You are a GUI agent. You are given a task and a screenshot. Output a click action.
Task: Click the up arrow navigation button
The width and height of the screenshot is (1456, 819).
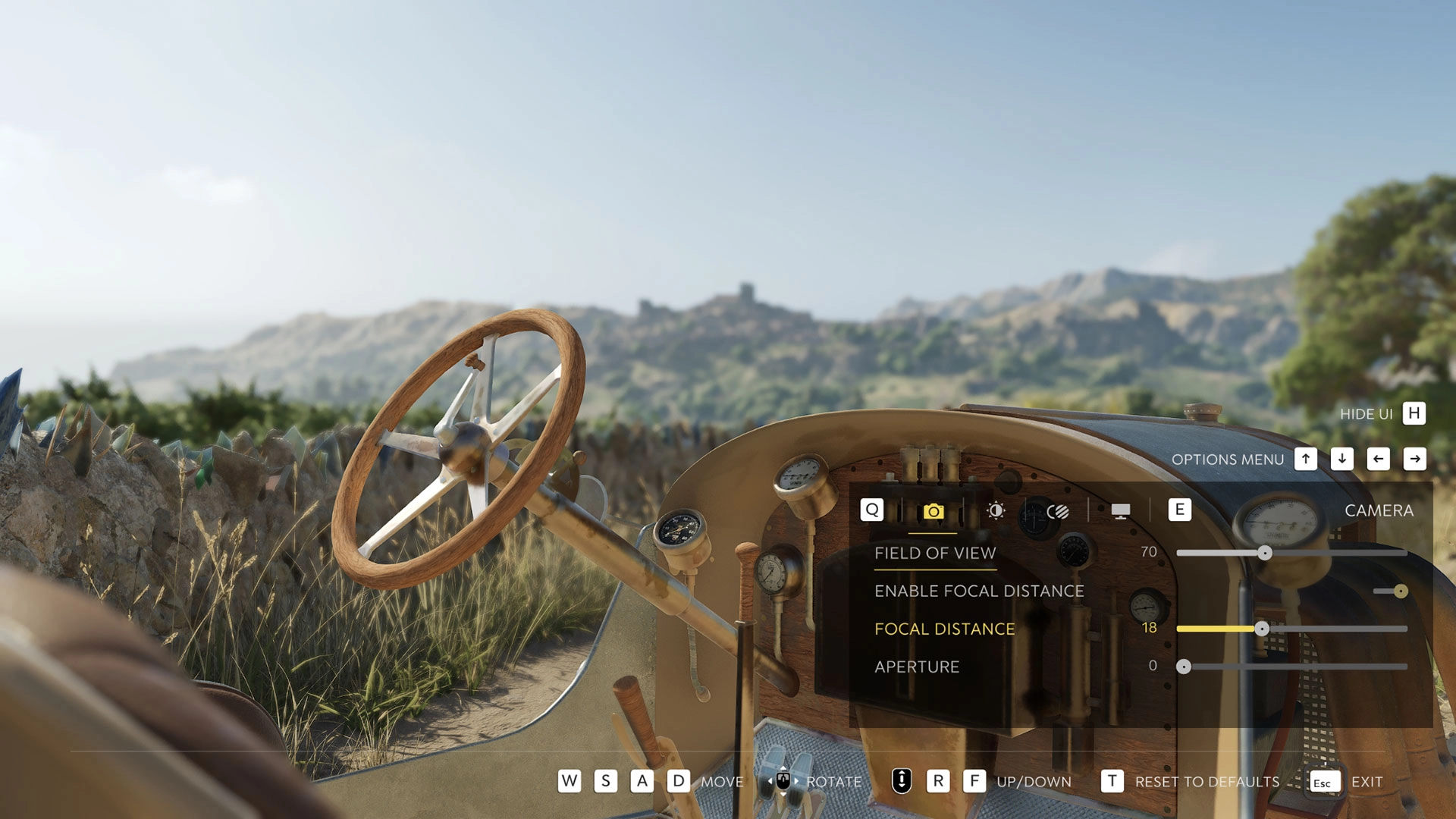coord(1306,459)
